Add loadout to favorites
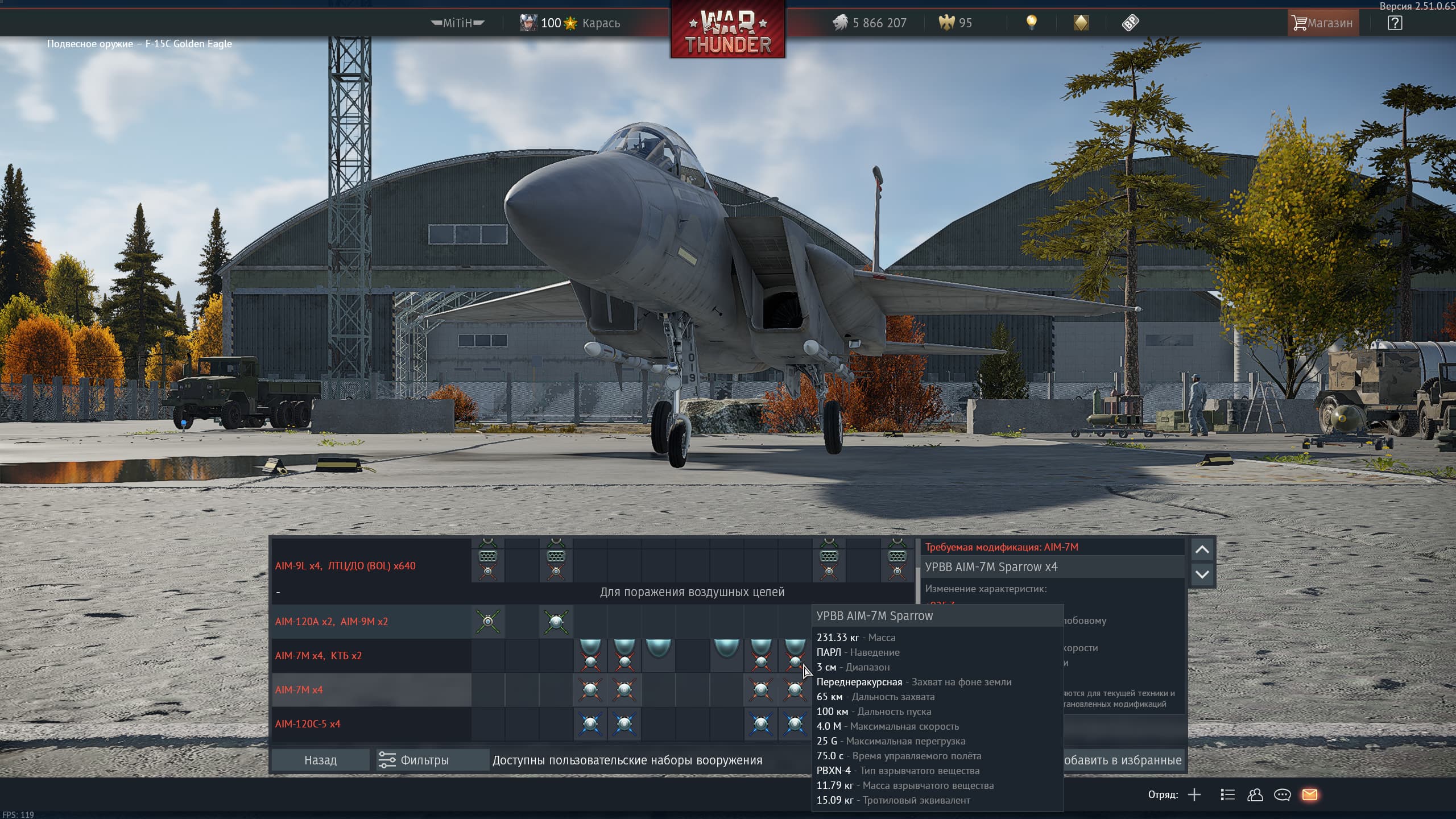Viewport: 1456px width, 819px height. (1123, 760)
